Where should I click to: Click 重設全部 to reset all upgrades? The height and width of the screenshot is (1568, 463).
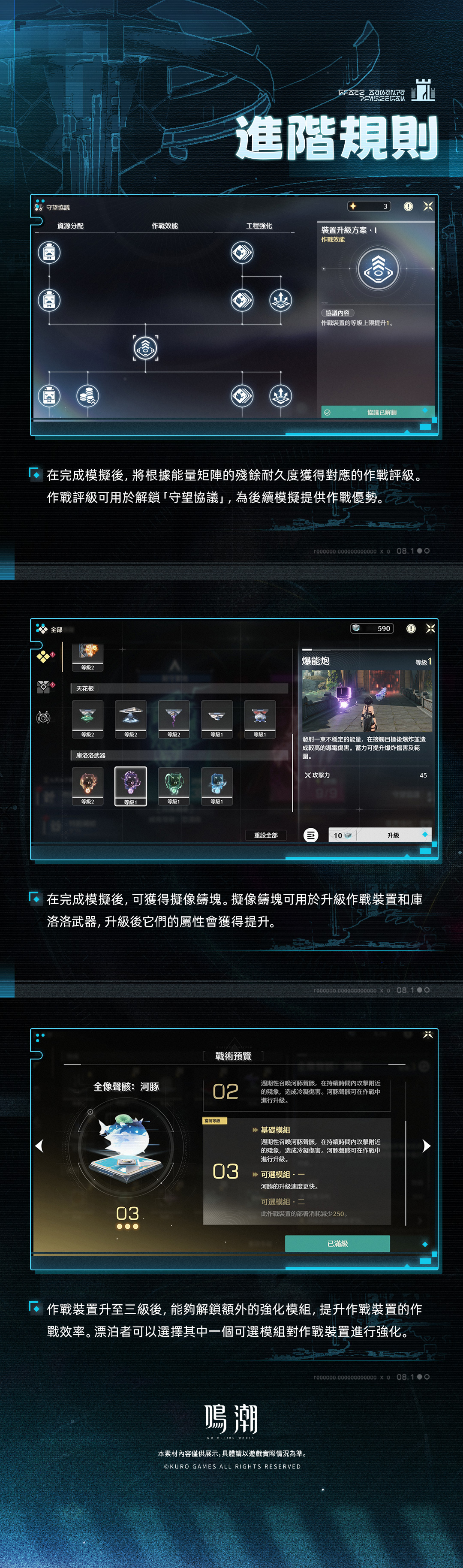pyautogui.click(x=266, y=835)
